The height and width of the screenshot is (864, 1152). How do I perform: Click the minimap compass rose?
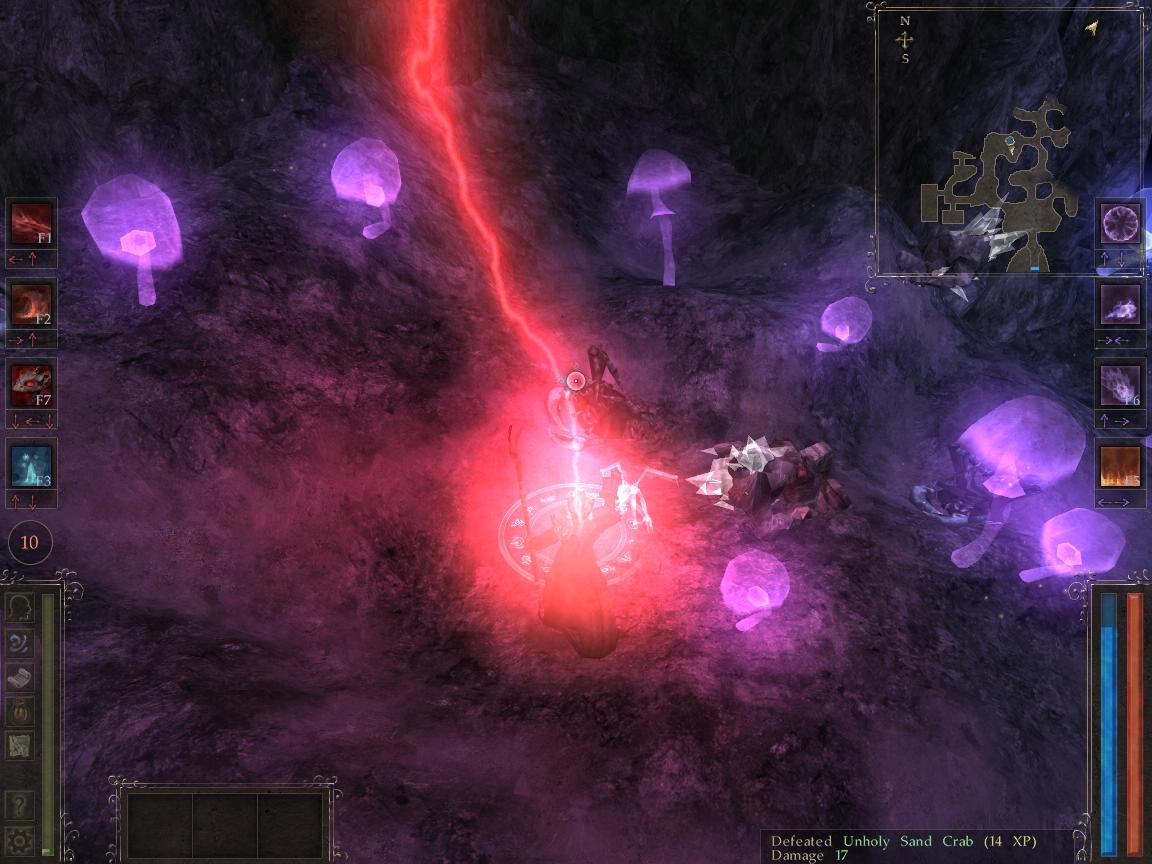[x=905, y=40]
